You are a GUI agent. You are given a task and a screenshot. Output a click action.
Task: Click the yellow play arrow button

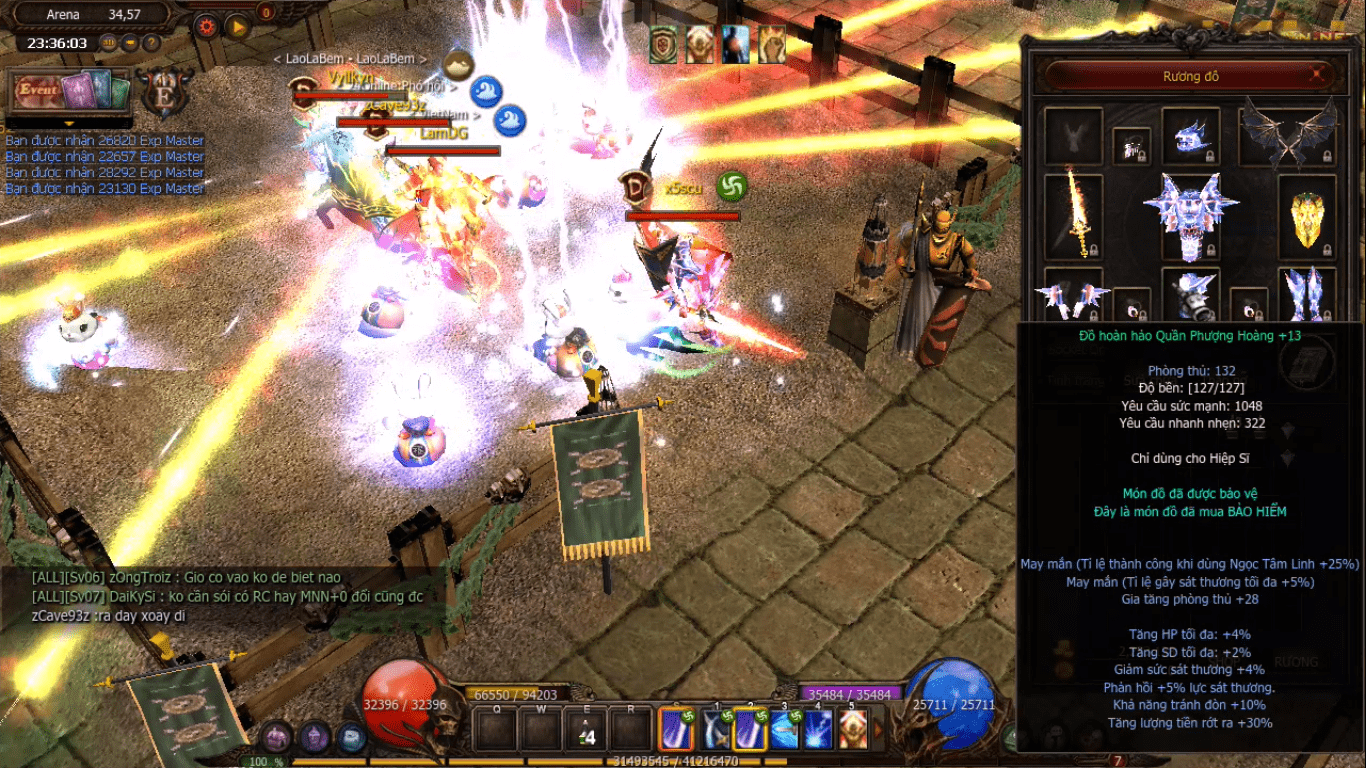[237, 27]
